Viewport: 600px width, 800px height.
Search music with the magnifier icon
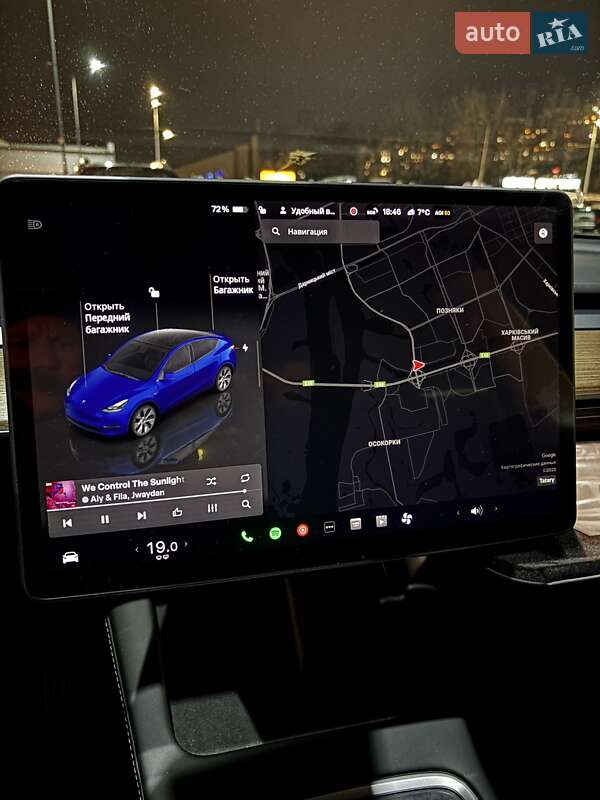click(x=246, y=505)
